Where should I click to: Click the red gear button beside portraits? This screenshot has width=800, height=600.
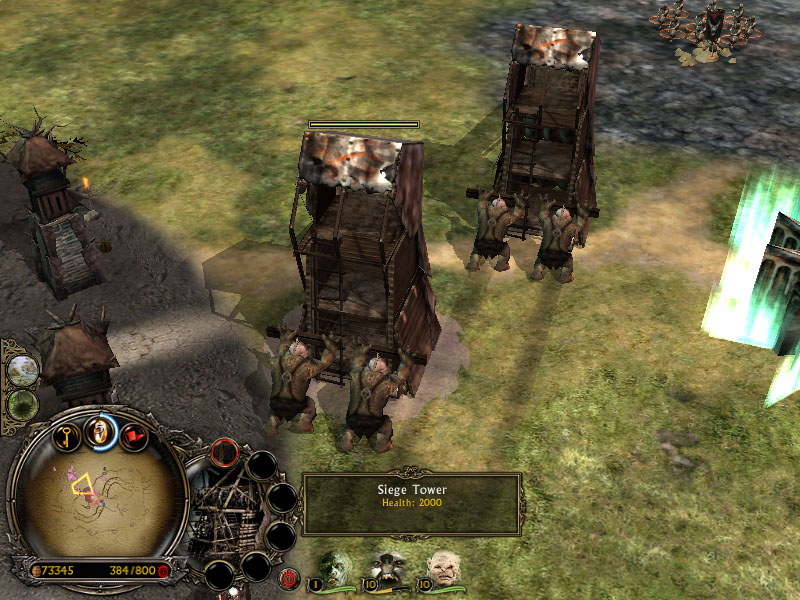click(x=291, y=577)
